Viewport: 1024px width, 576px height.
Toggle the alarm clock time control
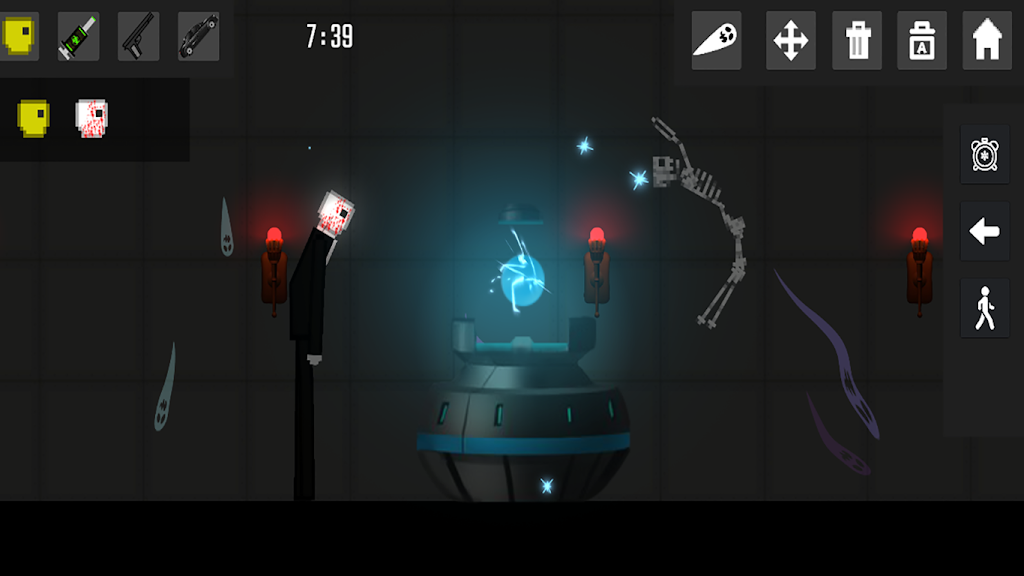(x=985, y=154)
